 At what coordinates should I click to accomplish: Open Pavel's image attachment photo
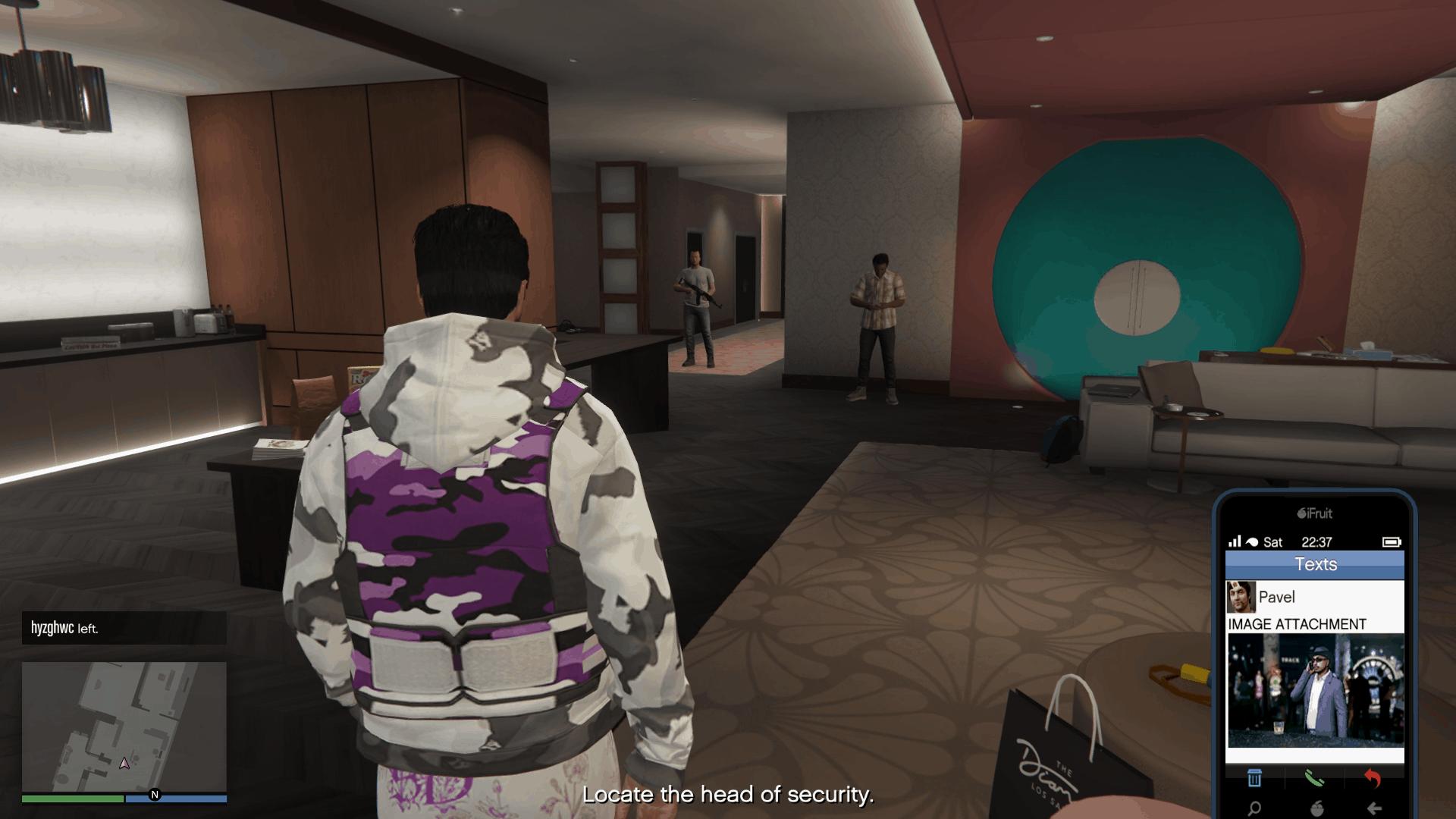1315,691
